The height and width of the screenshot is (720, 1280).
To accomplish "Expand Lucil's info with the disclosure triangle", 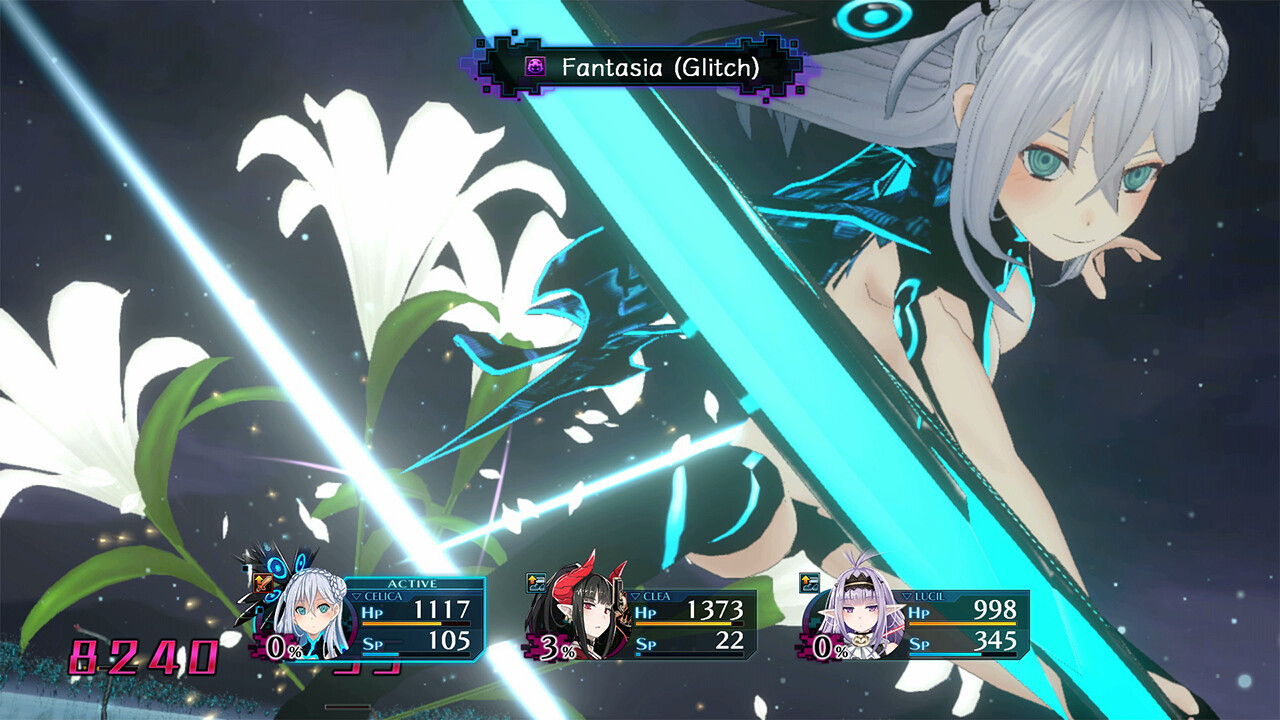I will point(907,596).
